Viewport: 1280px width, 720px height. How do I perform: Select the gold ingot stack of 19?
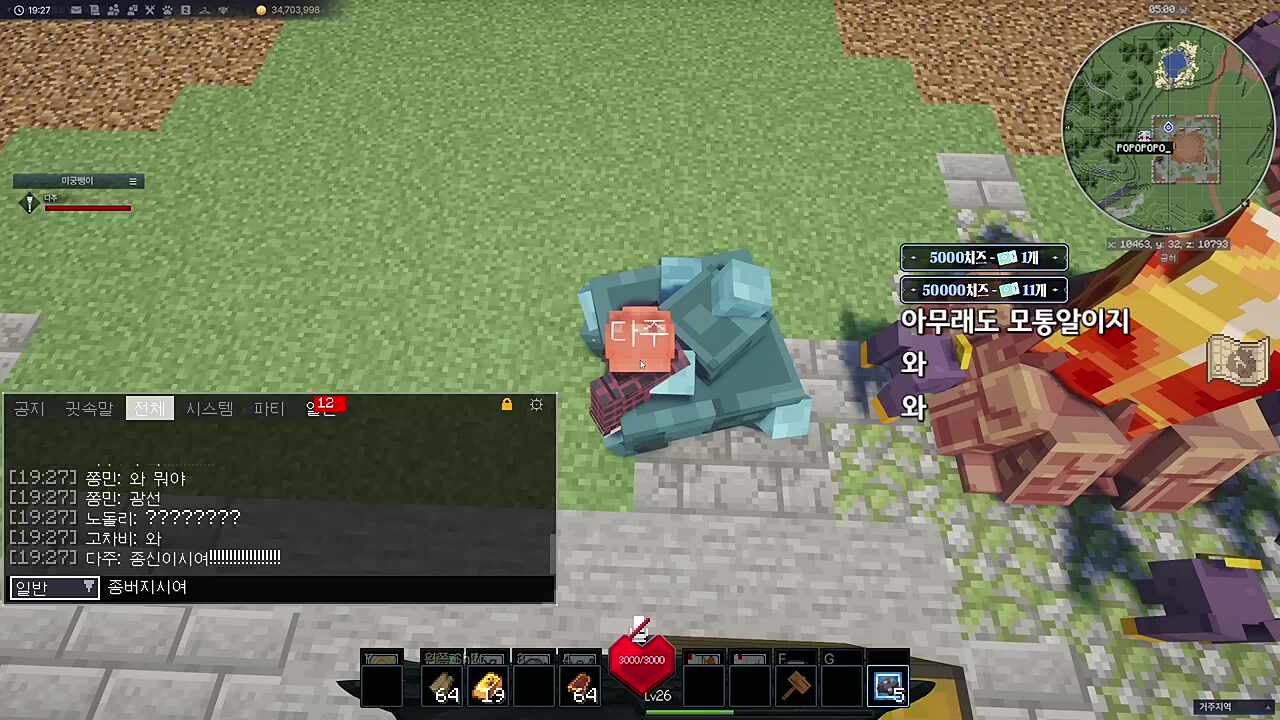pyautogui.click(x=489, y=687)
